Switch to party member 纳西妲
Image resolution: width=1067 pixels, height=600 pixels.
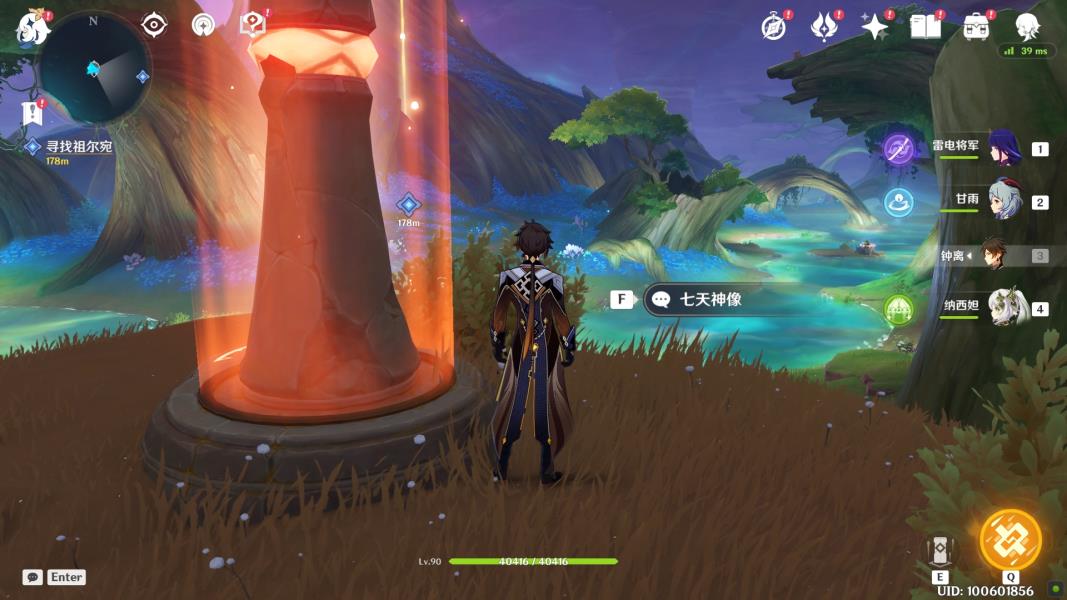1006,307
